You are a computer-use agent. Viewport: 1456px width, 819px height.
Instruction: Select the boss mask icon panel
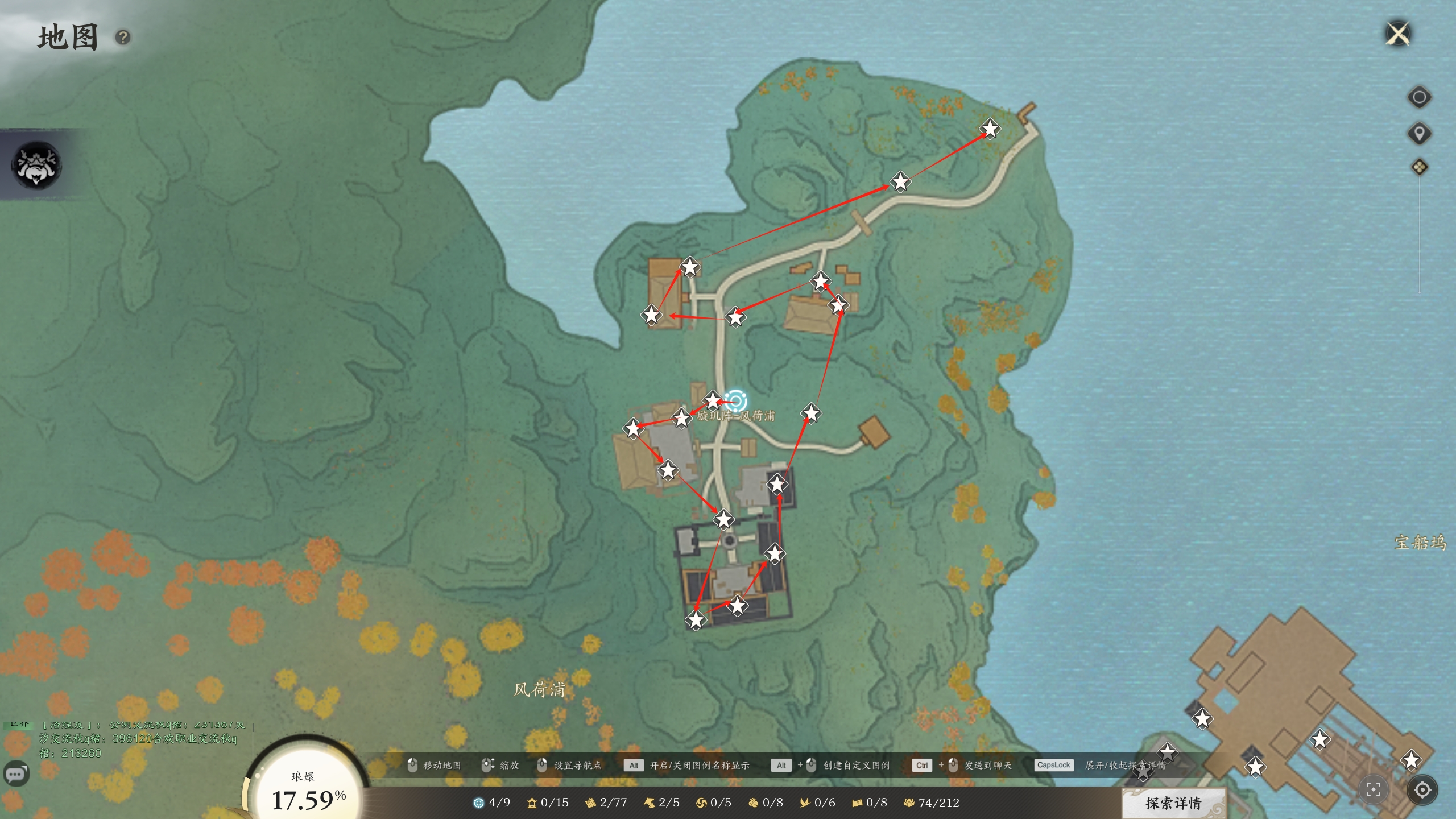36,164
